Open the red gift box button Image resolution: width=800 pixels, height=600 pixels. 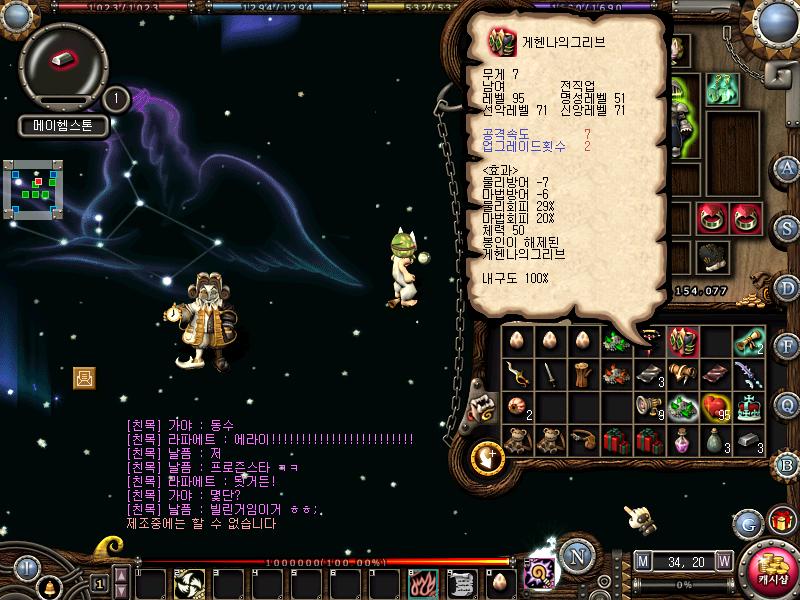[x=780, y=521]
